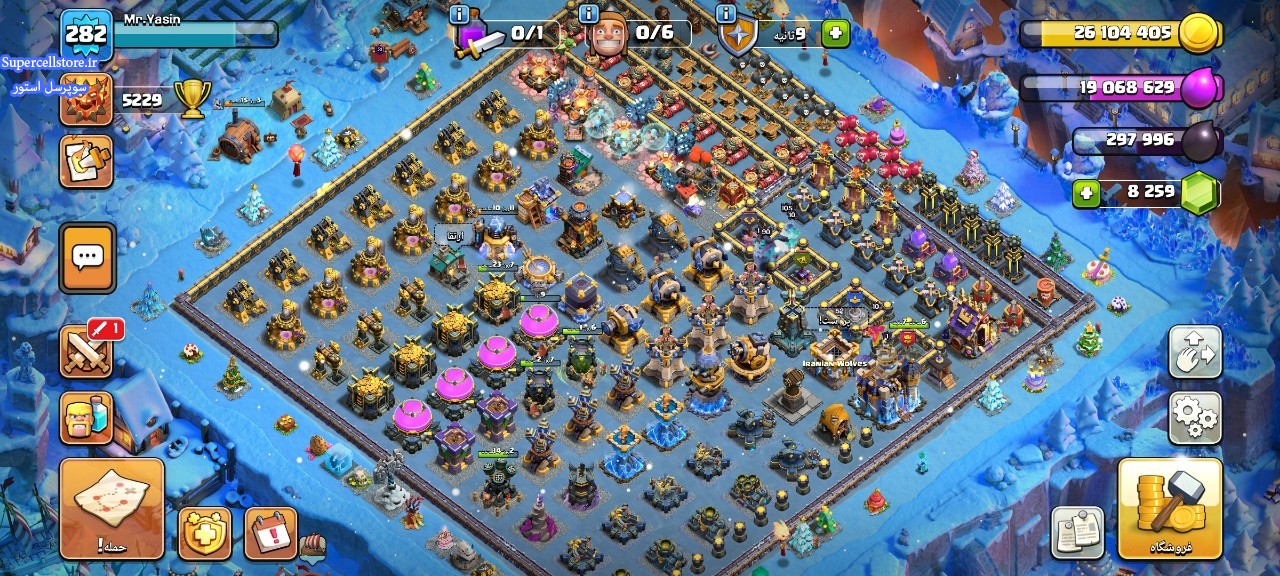Open the league badge beside the trophies
Screen dimensions: 1280x576
pyautogui.click(x=86, y=100)
